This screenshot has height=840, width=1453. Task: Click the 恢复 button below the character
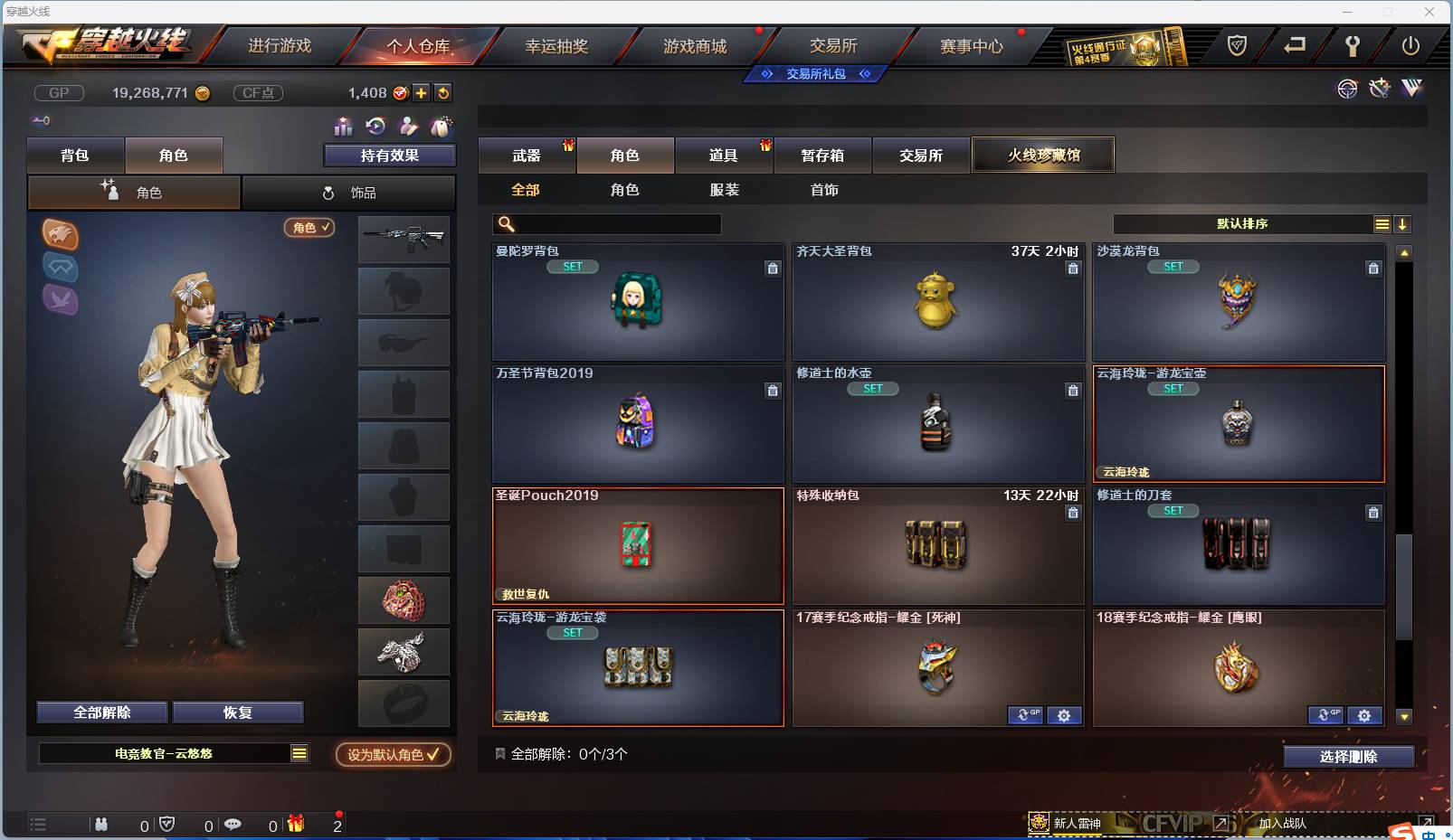coord(238,712)
